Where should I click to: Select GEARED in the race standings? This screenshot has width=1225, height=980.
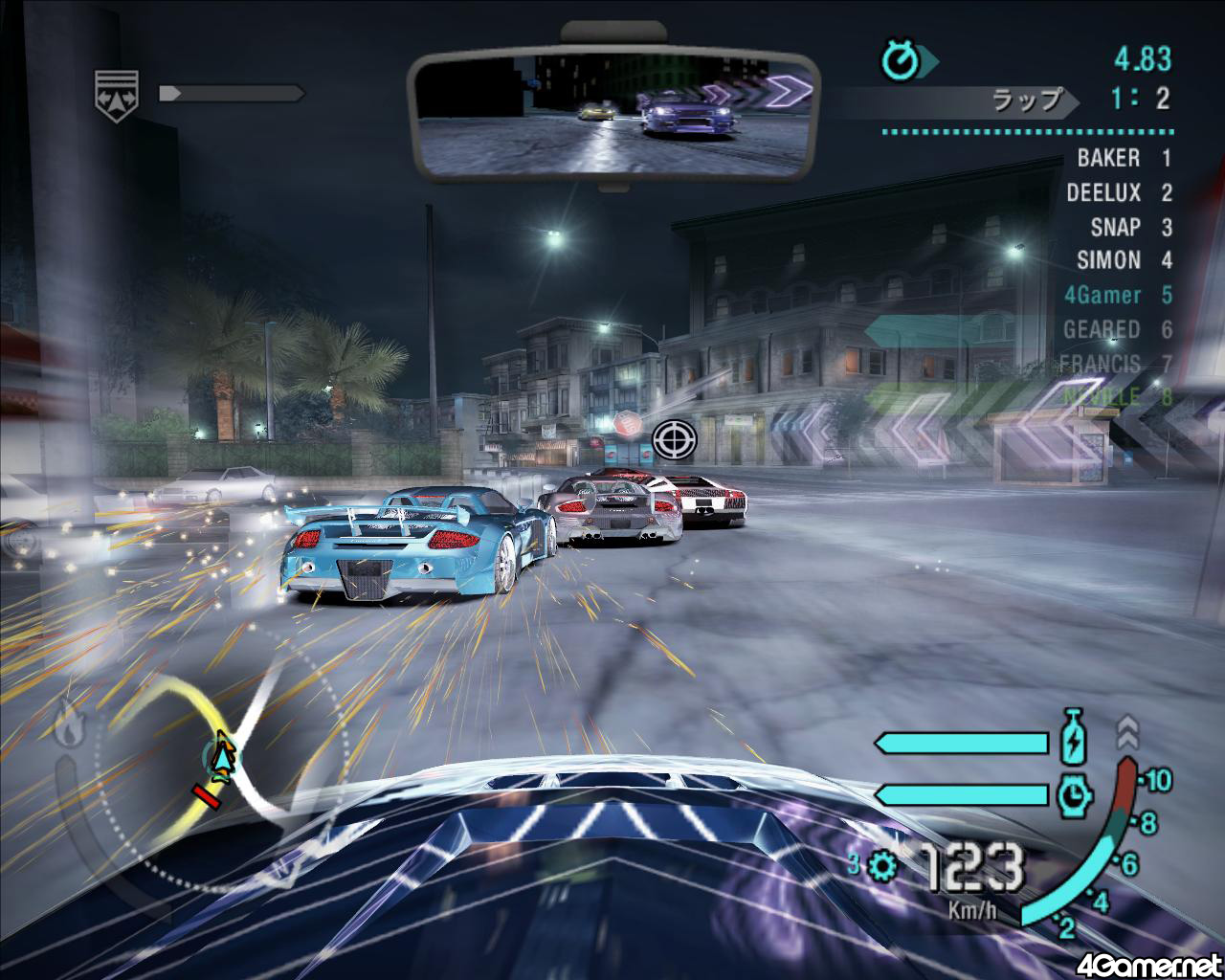(1116, 329)
